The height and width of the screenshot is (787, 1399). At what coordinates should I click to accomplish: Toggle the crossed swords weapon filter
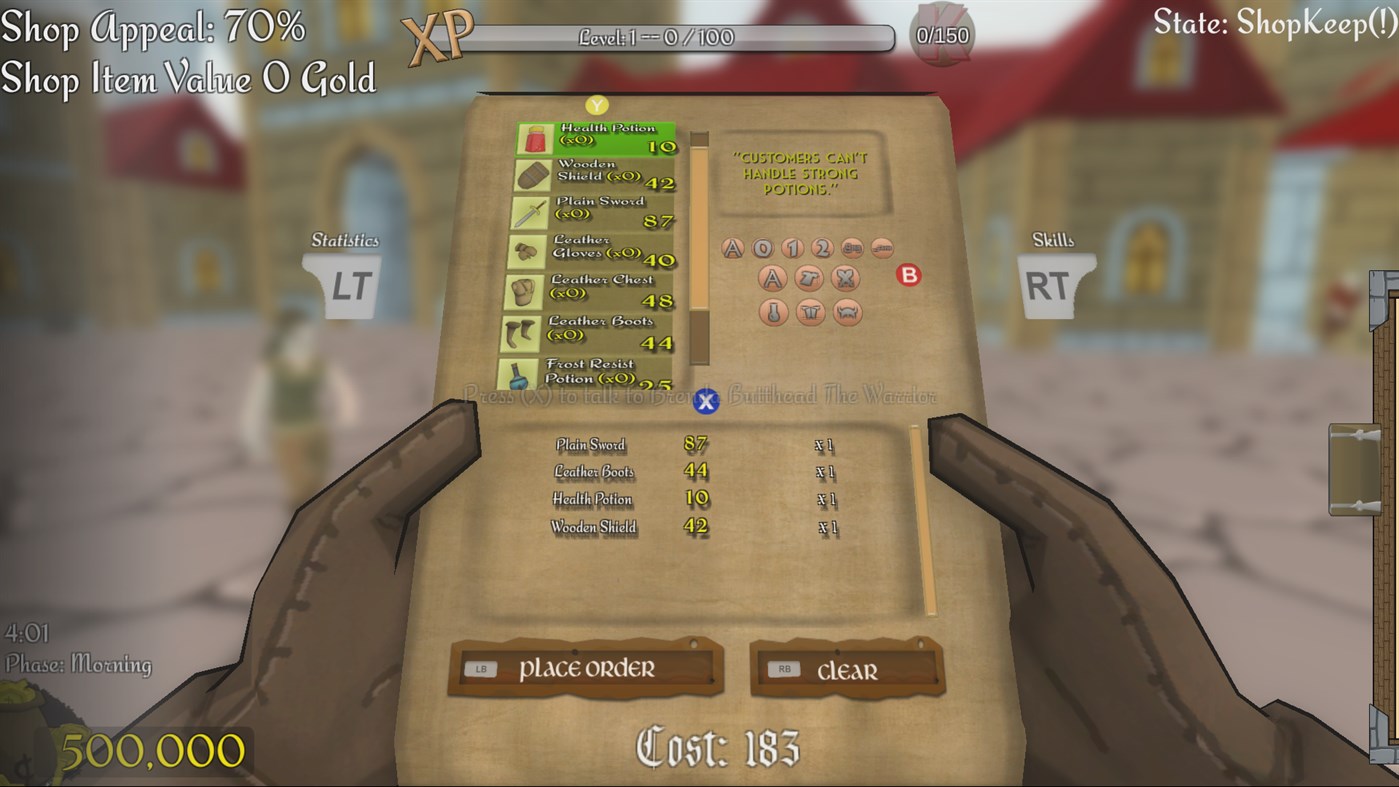845,279
